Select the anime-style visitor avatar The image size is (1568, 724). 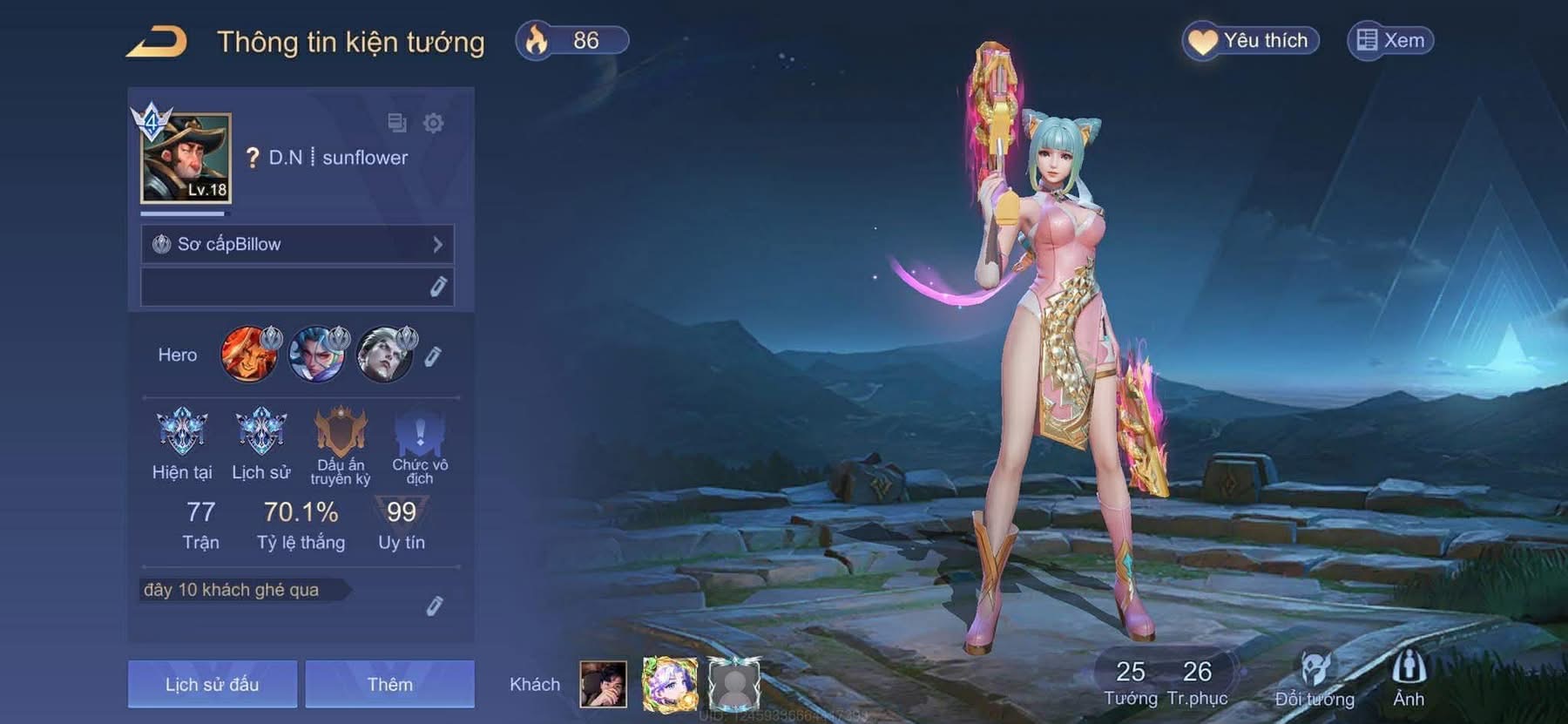(669, 684)
